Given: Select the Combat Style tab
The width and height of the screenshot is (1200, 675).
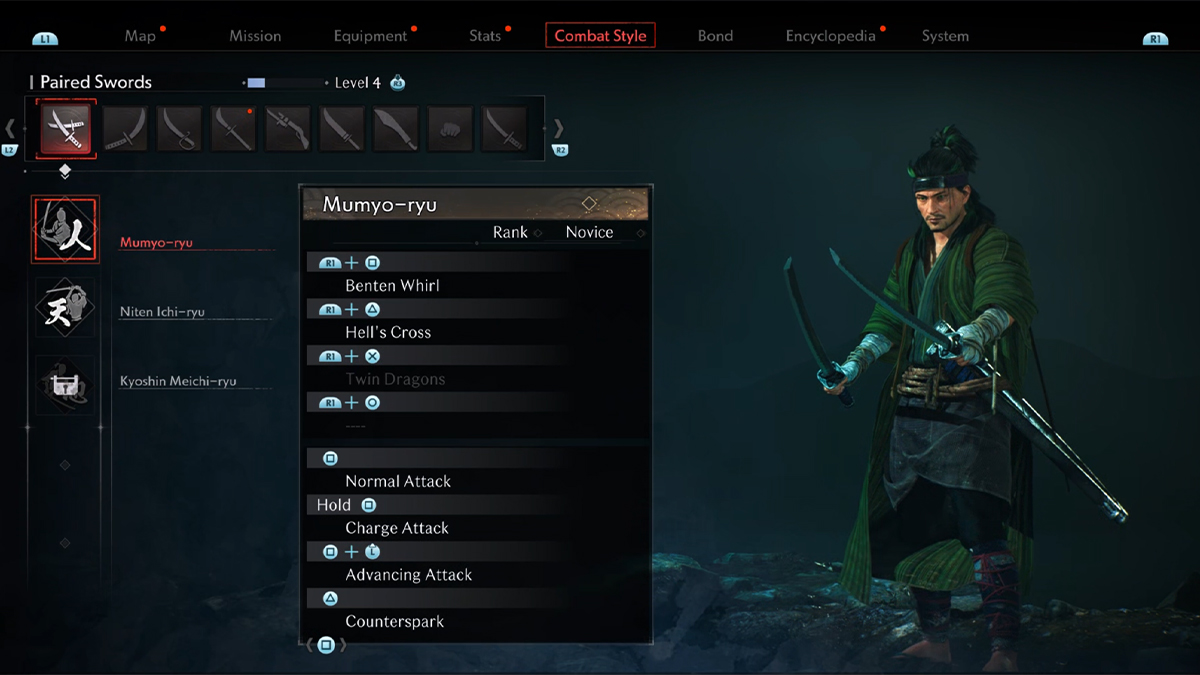Looking at the screenshot, I should (600, 36).
